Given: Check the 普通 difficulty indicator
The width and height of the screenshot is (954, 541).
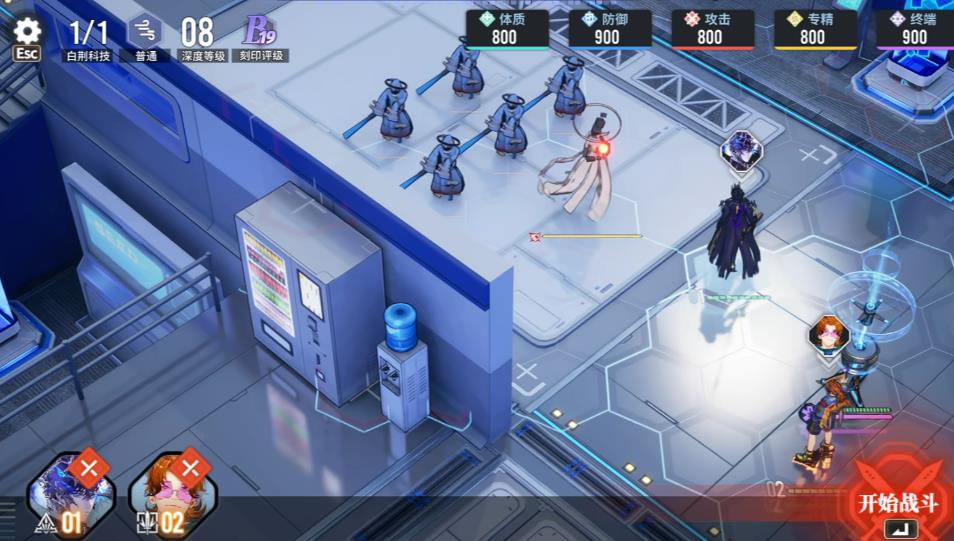Looking at the screenshot, I should click(145, 36).
